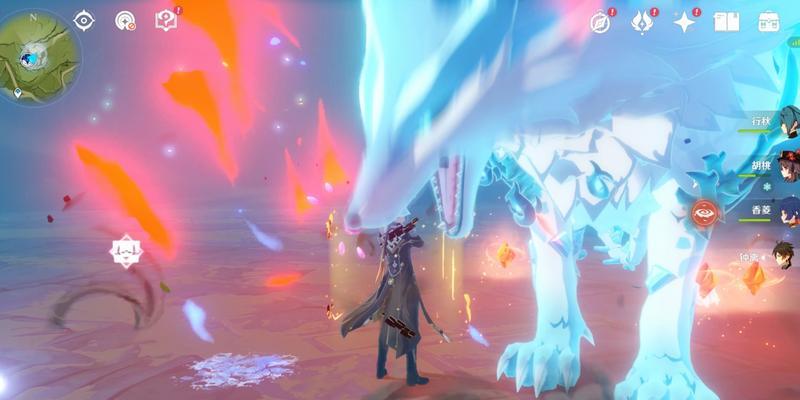Open the compass events icon

point(599,22)
